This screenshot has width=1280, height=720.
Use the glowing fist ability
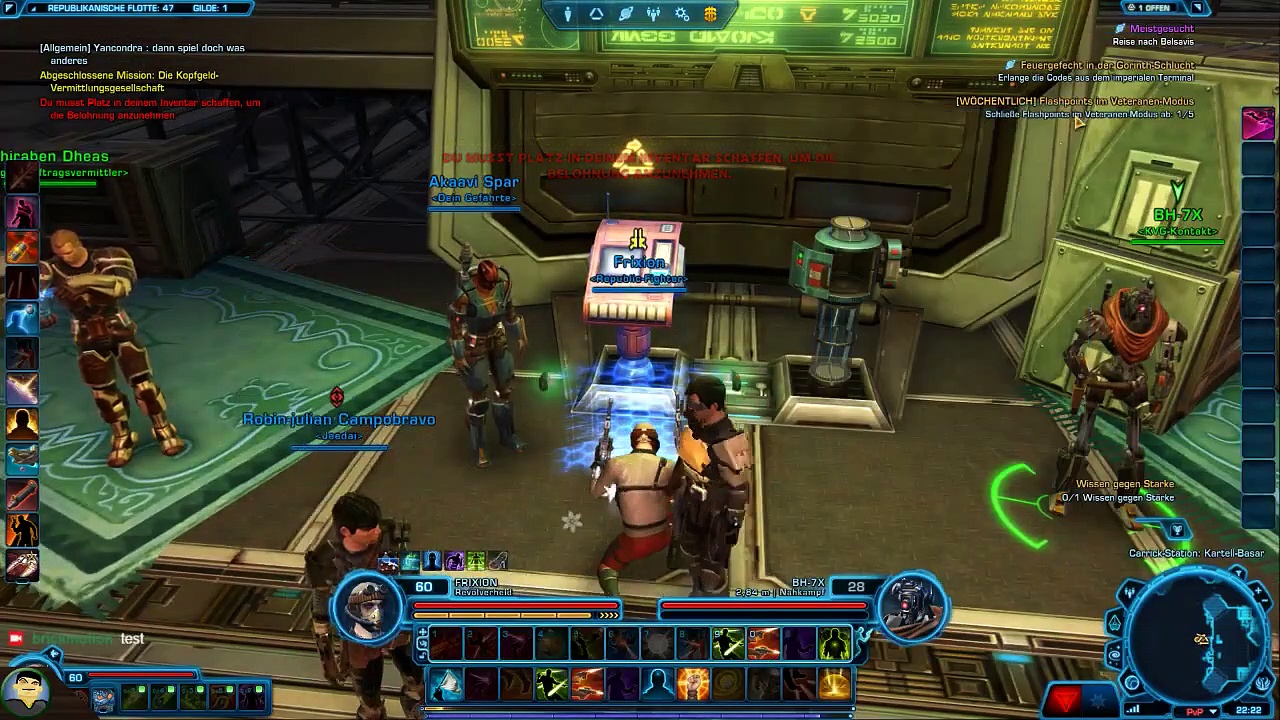(x=692, y=684)
